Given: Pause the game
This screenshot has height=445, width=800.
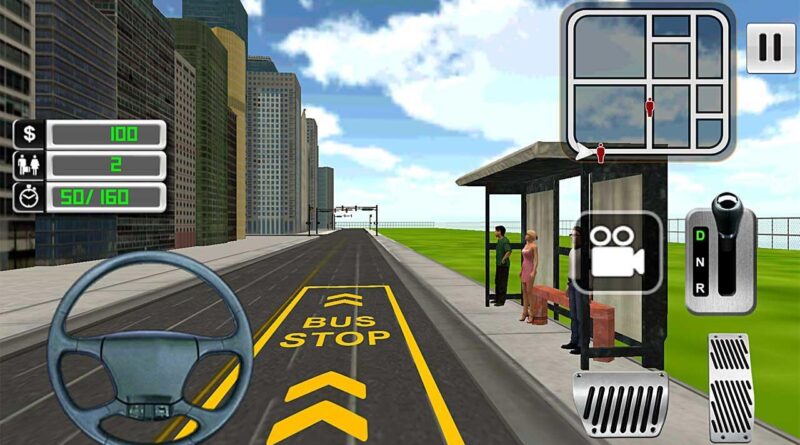Looking at the screenshot, I should tap(771, 49).
